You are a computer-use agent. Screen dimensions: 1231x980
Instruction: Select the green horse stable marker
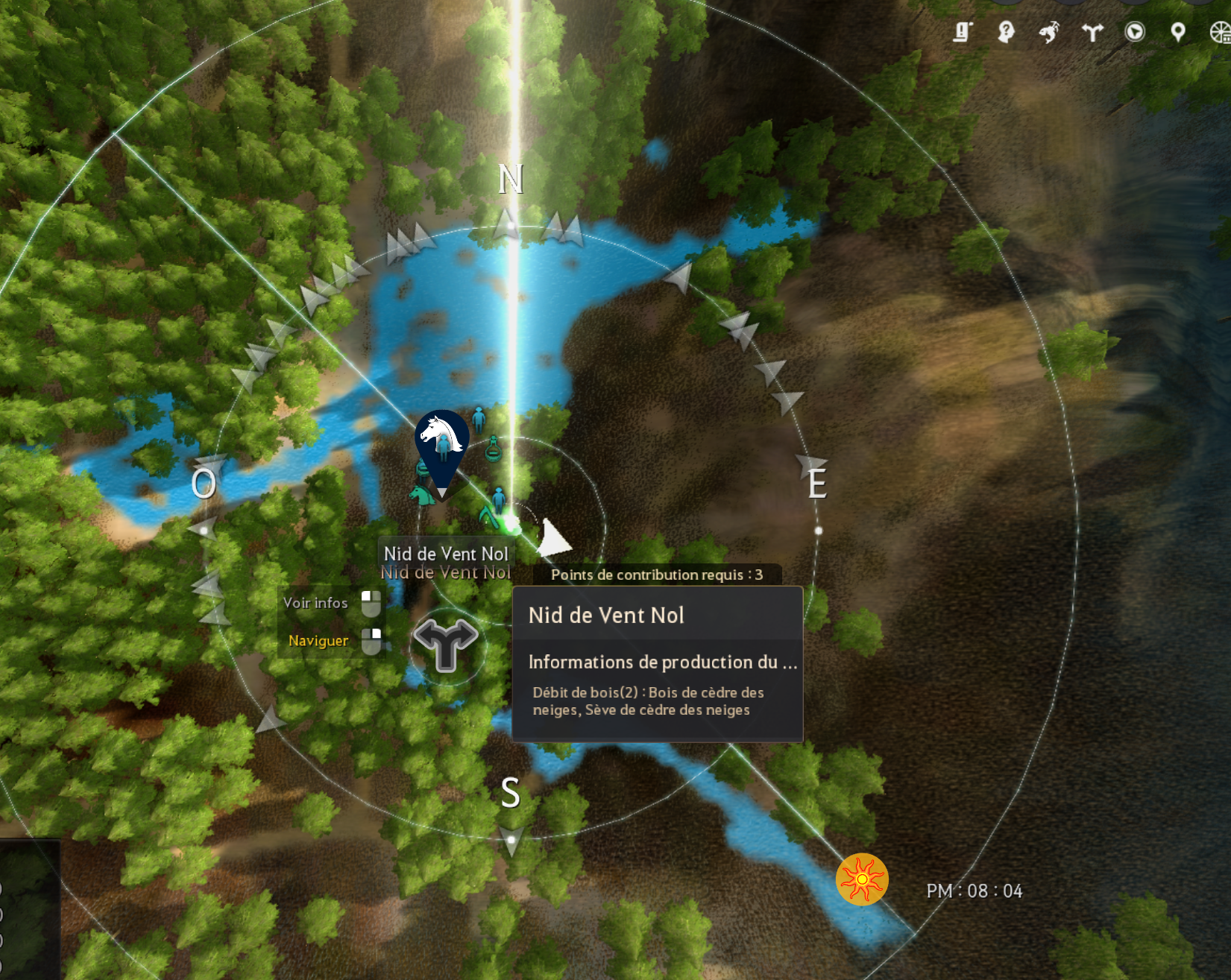pyautogui.click(x=421, y=493)
